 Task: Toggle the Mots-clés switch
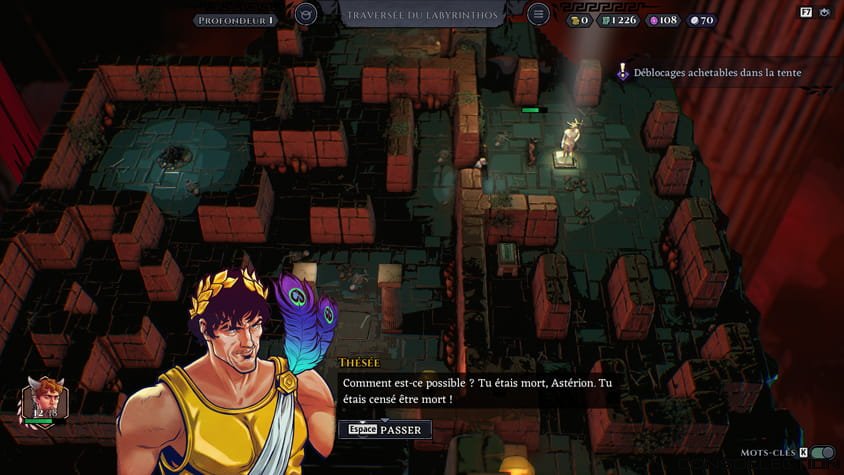coord(822,453)
